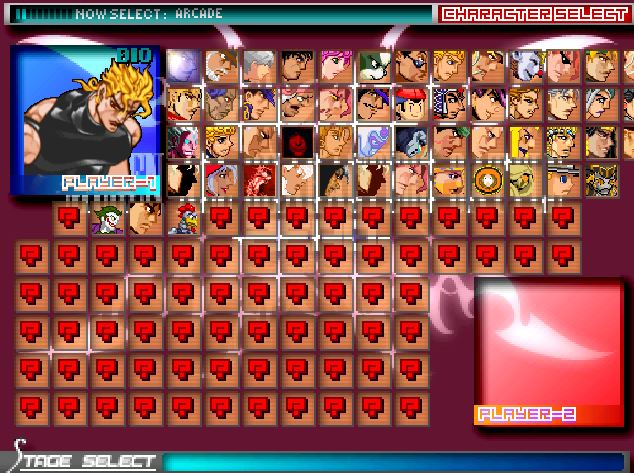Pick the red demon character tile
Screen dimensions: 634x473
point(258,179)
